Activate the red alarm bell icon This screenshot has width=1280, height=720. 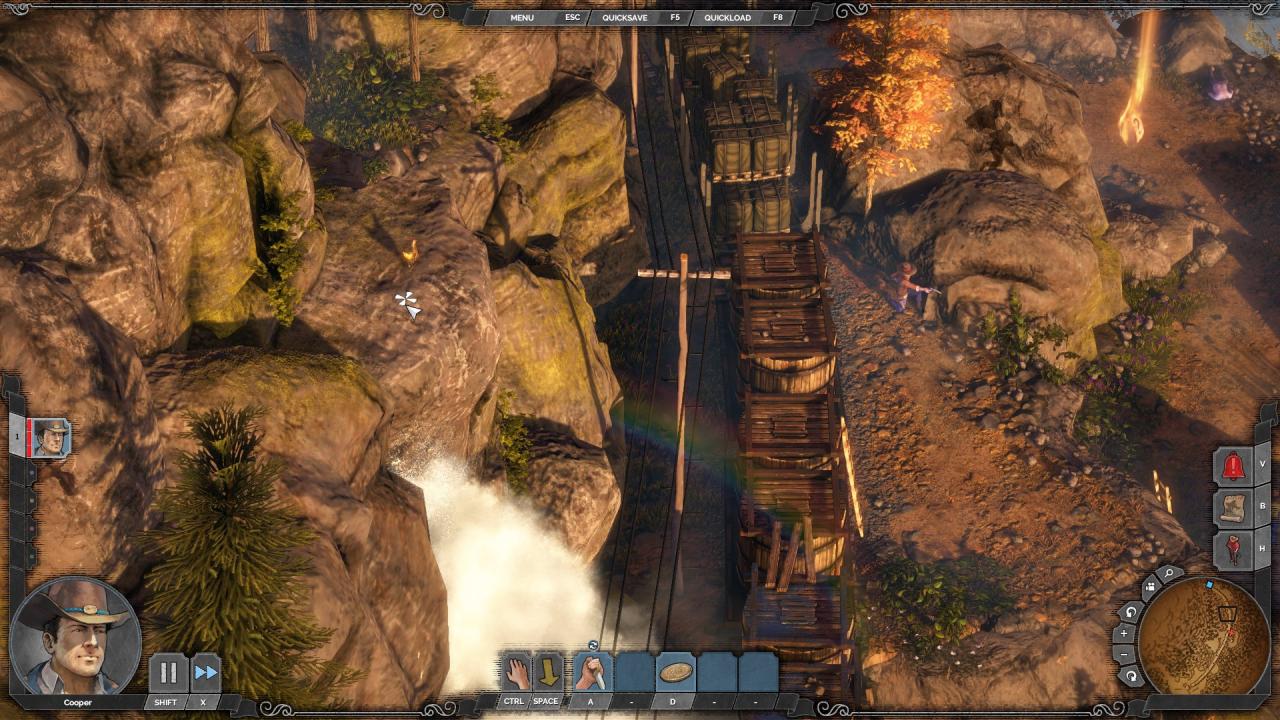coord(1233,466)
